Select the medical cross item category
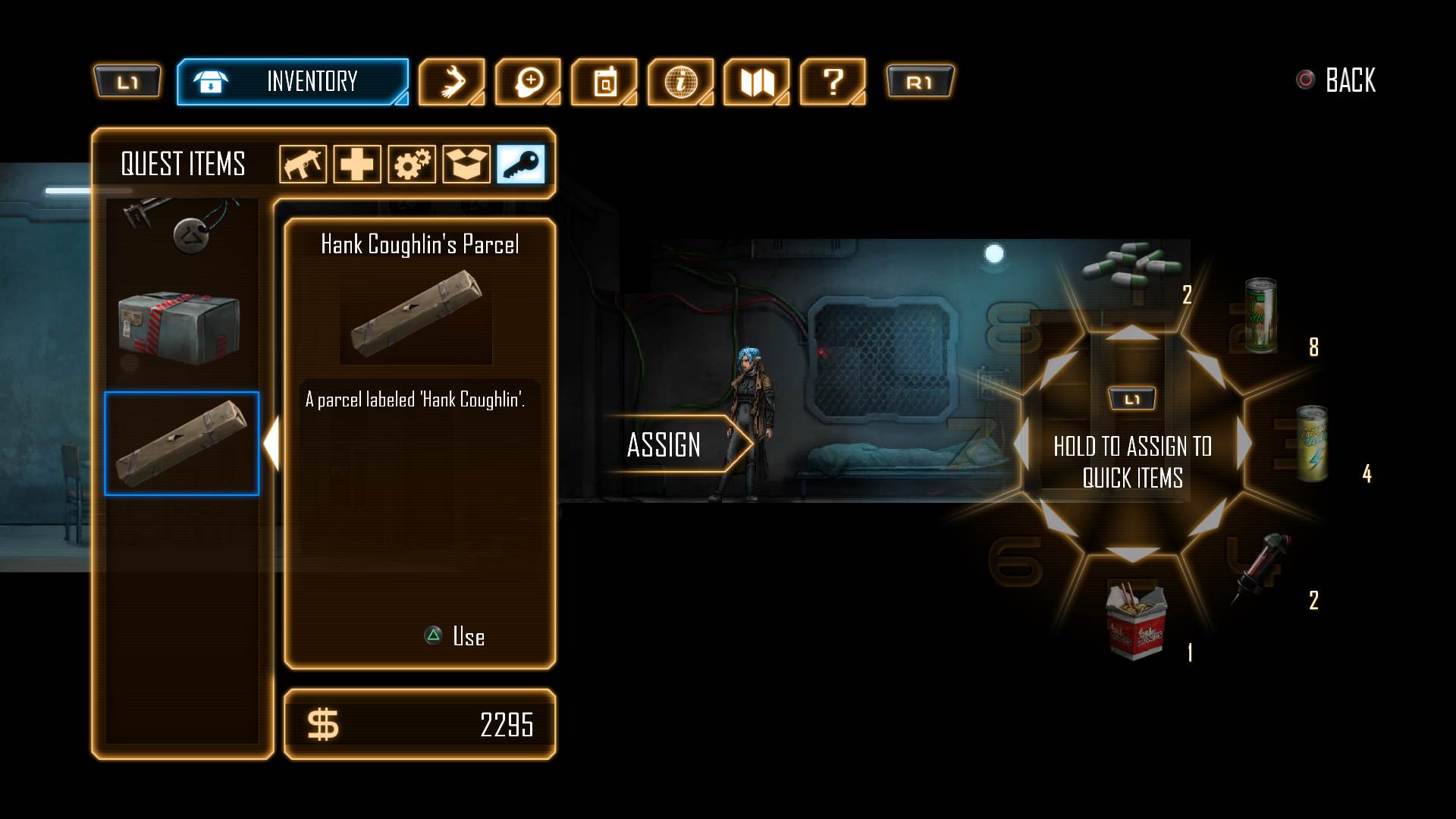 tap(357, 164)
